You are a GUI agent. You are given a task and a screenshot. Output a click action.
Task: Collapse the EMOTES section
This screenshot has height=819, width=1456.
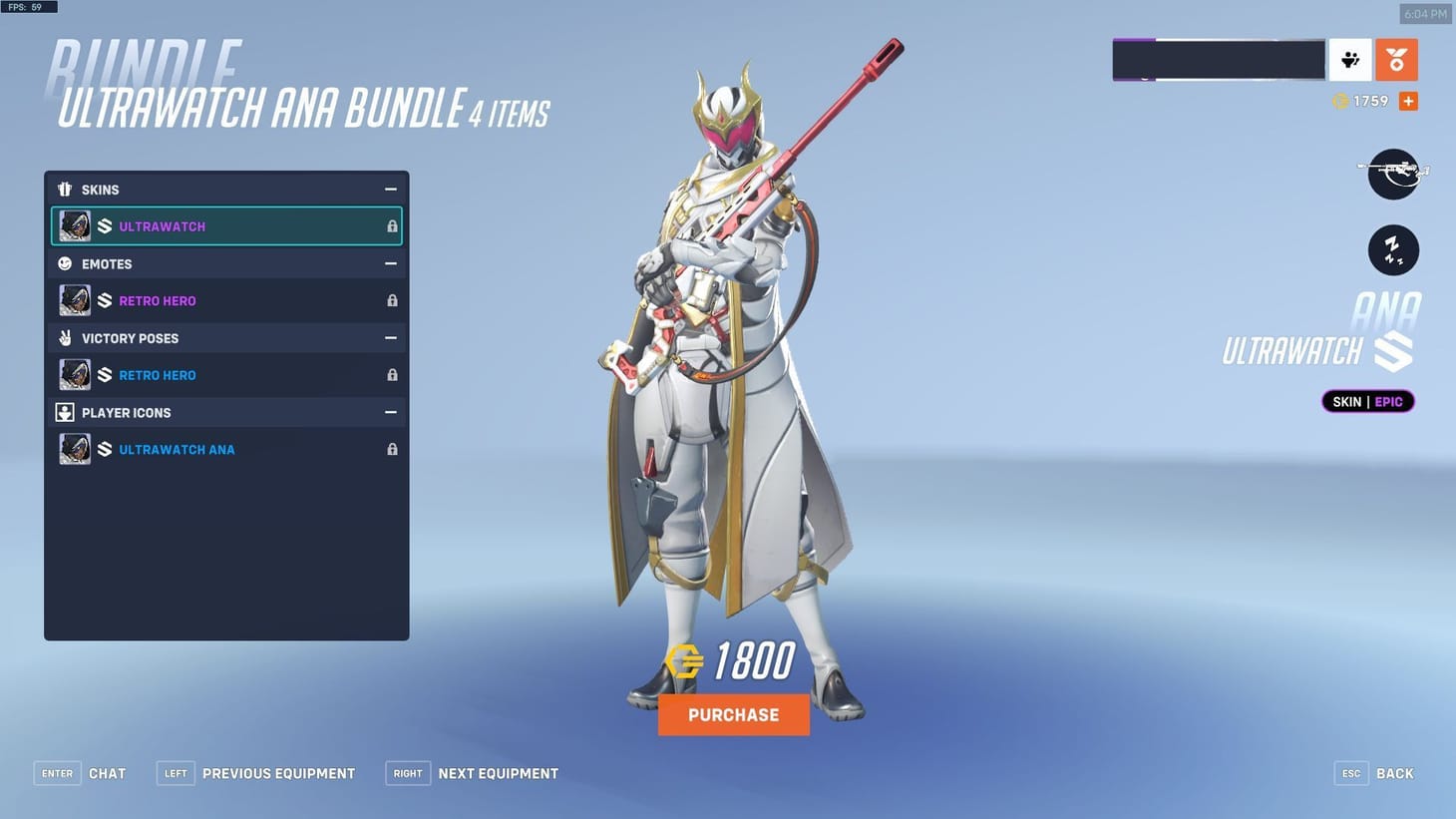pyautogui.click(x=391, y=263)
